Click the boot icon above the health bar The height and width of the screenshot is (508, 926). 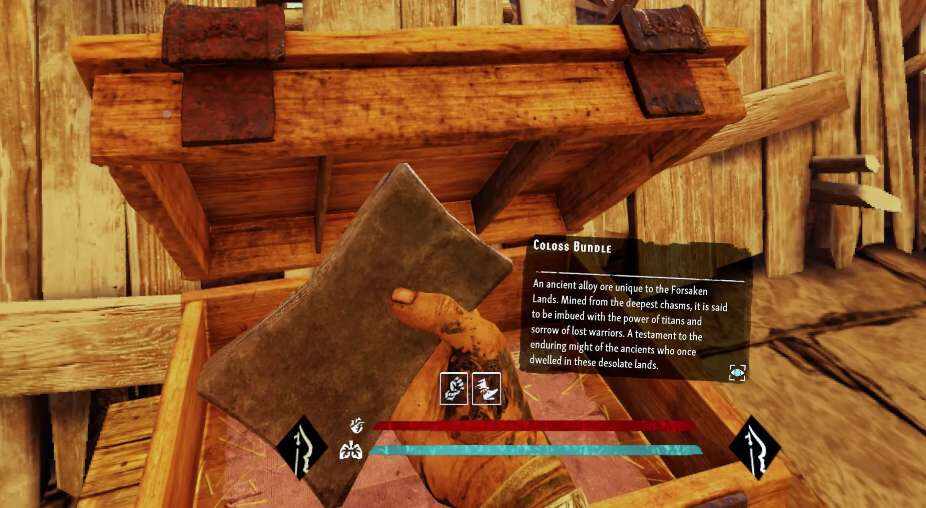click(486, 388)
